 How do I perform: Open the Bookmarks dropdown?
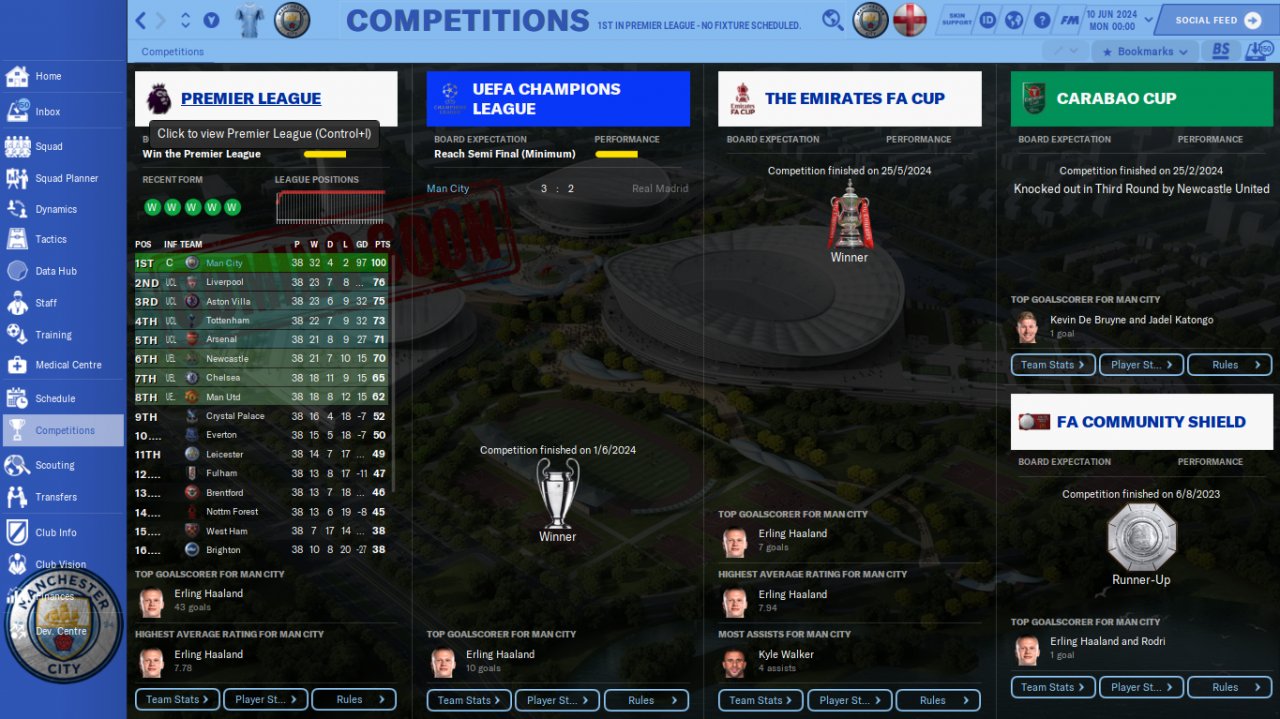point(1144,51)
